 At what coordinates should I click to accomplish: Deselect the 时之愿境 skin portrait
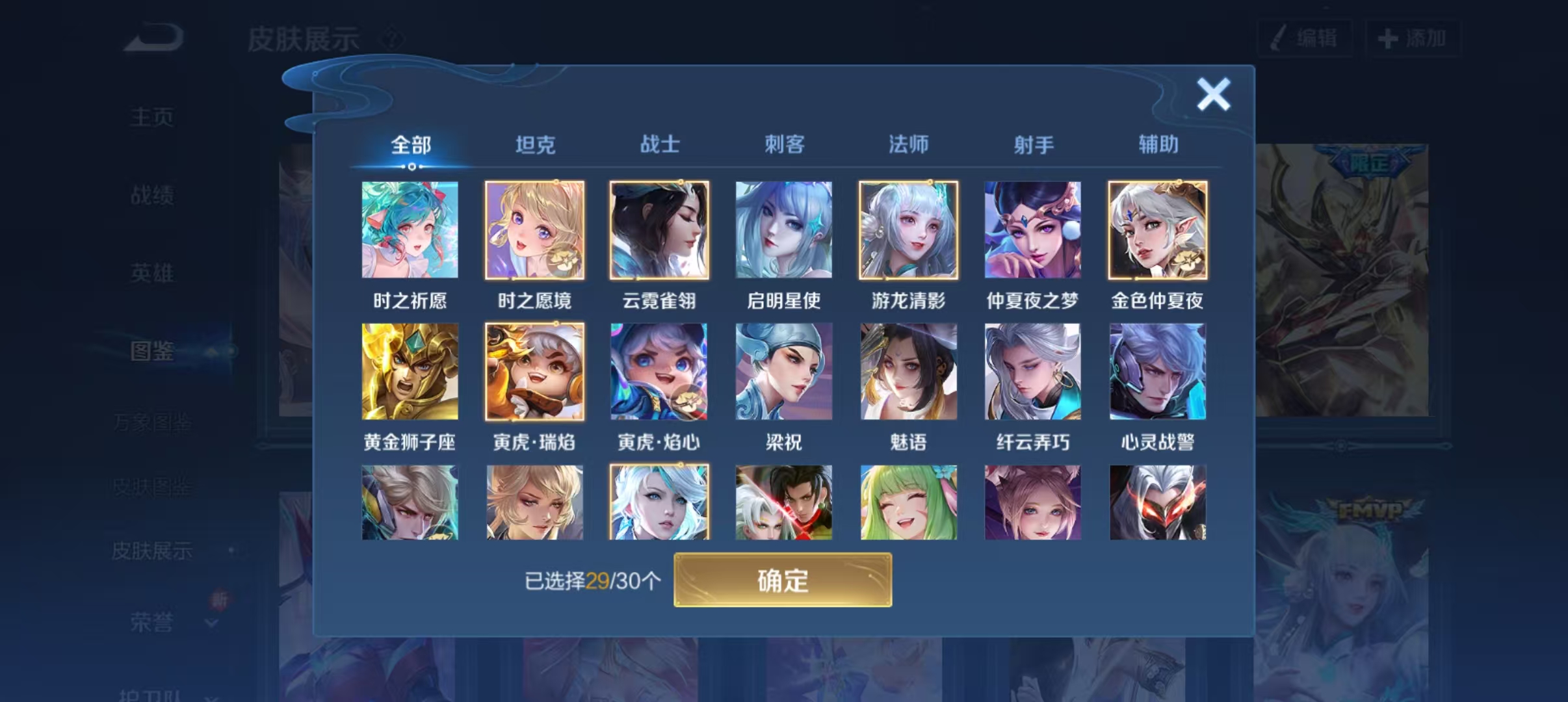(x=534, y=230)
